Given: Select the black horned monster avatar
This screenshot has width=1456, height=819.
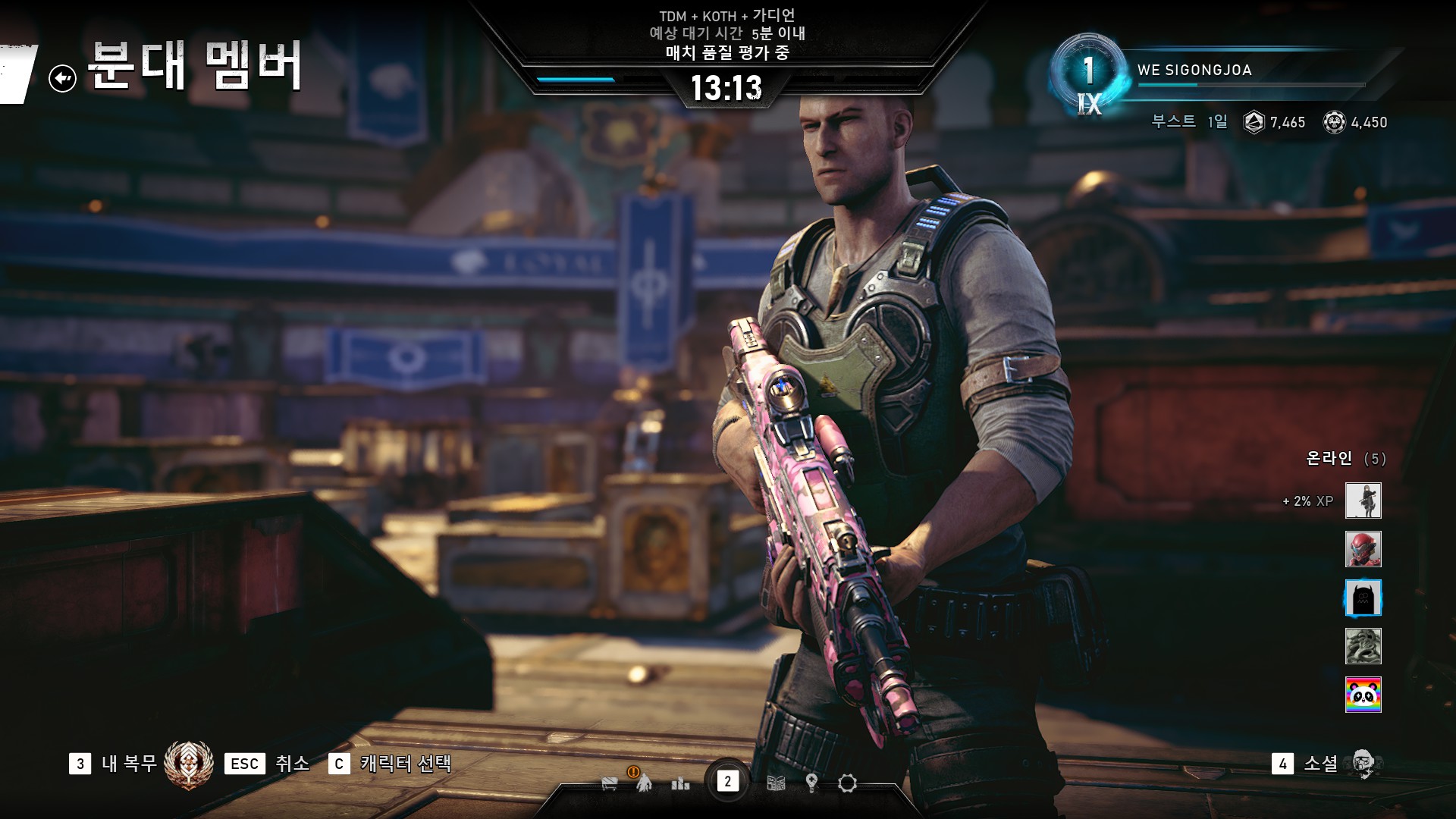Looking at the screenshot, I should [1363, 598].
